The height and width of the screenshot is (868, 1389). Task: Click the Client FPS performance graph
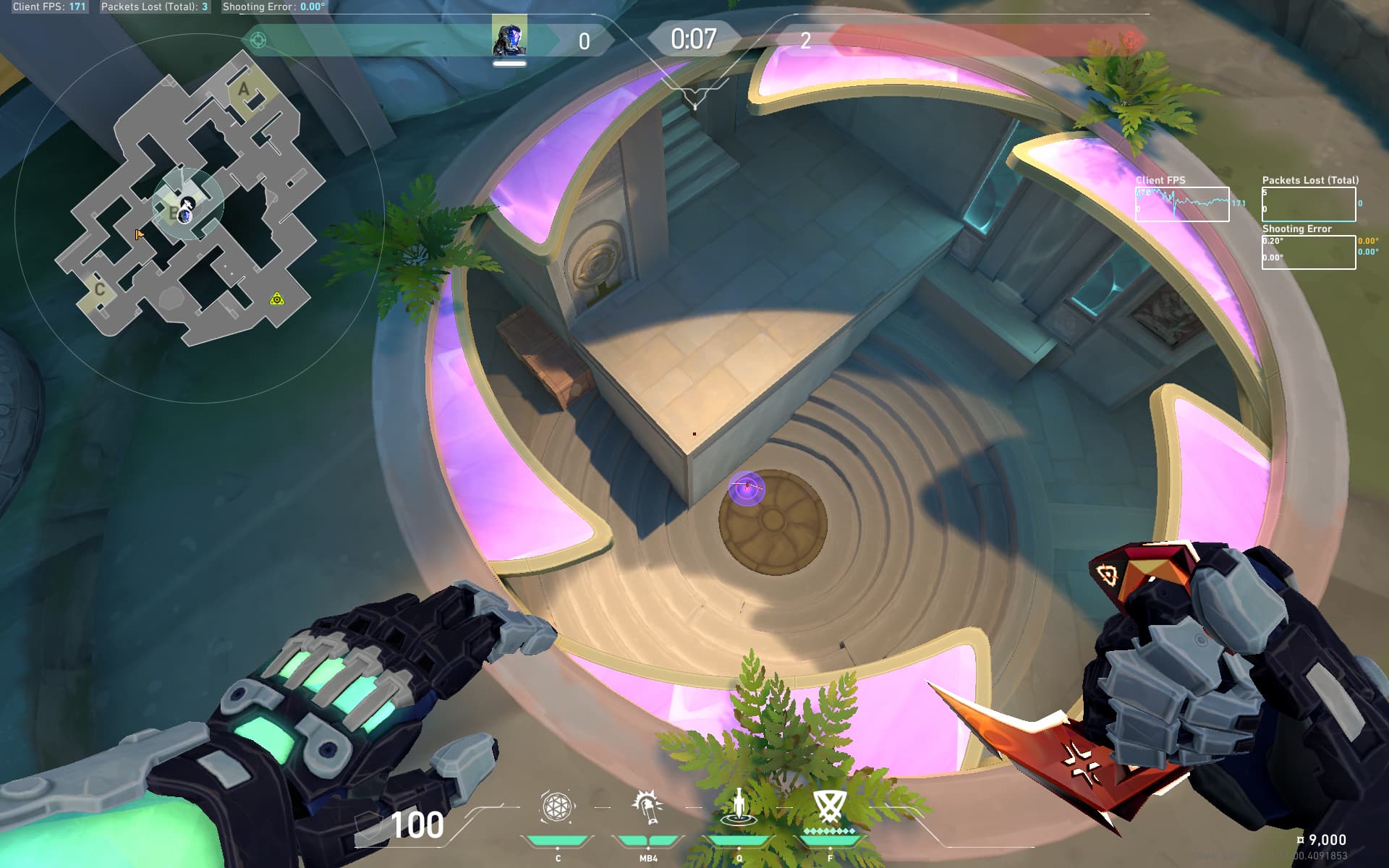tap(1181, 204)
